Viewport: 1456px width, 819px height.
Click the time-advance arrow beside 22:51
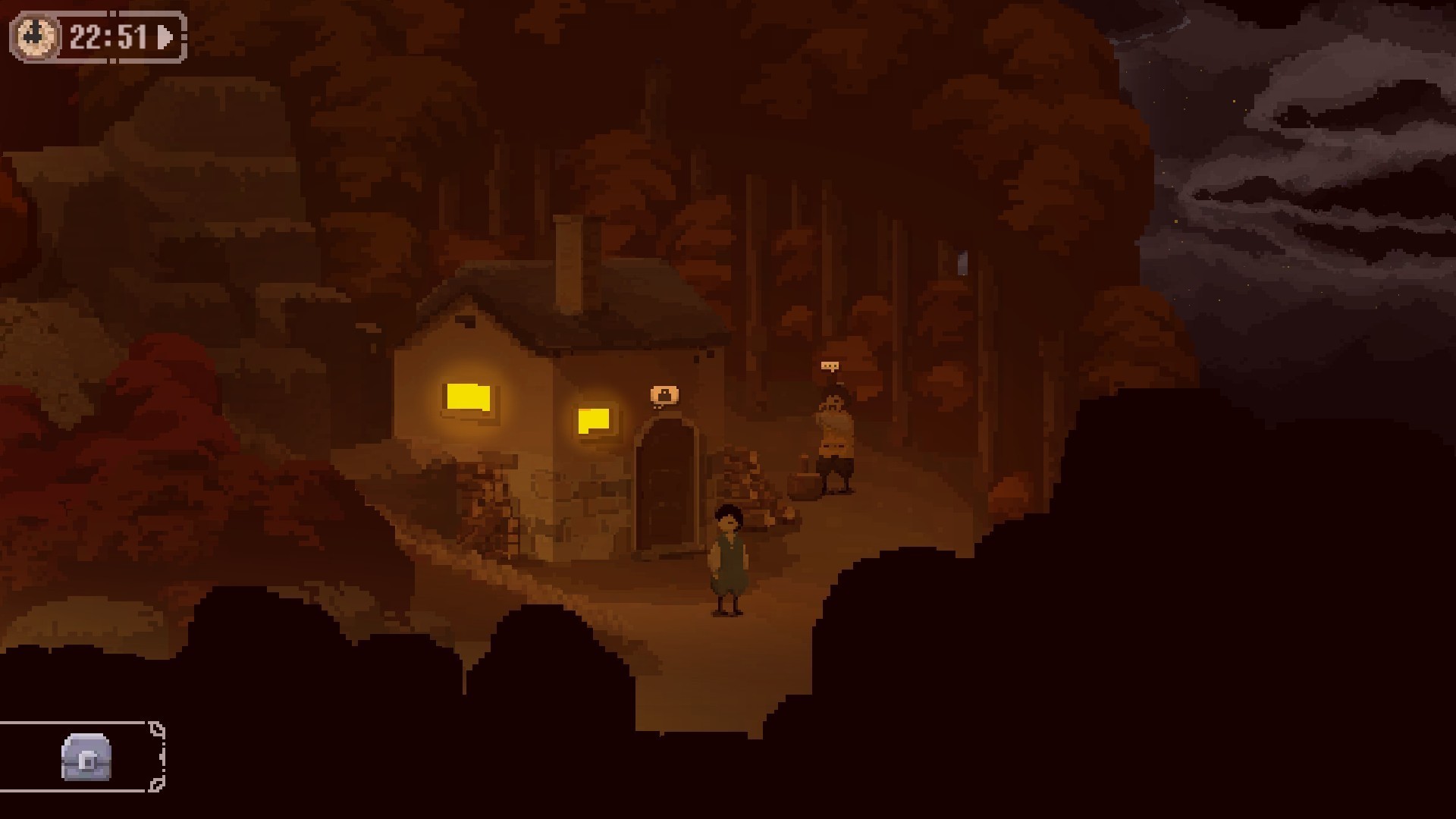[x=165, y=36]
